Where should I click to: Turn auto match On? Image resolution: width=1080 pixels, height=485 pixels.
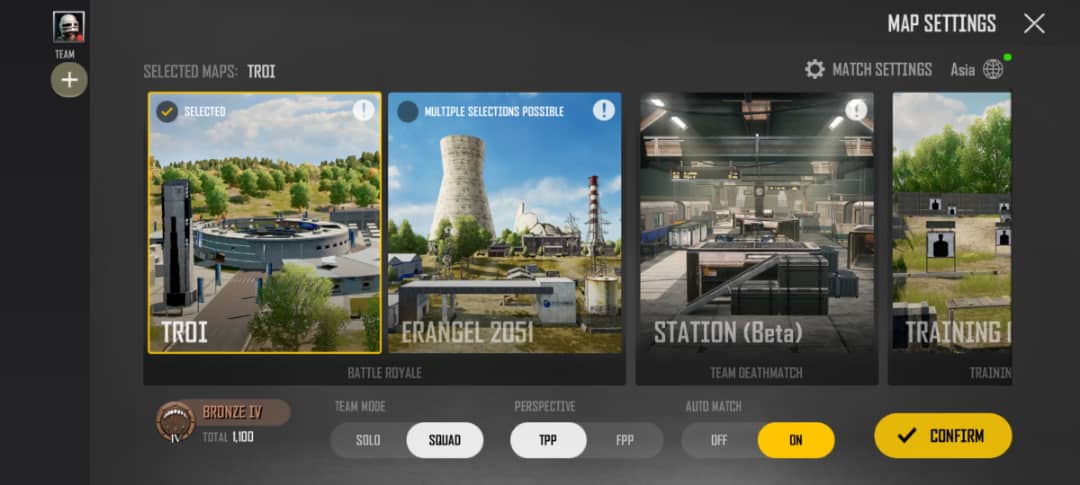tap(796, 440)
